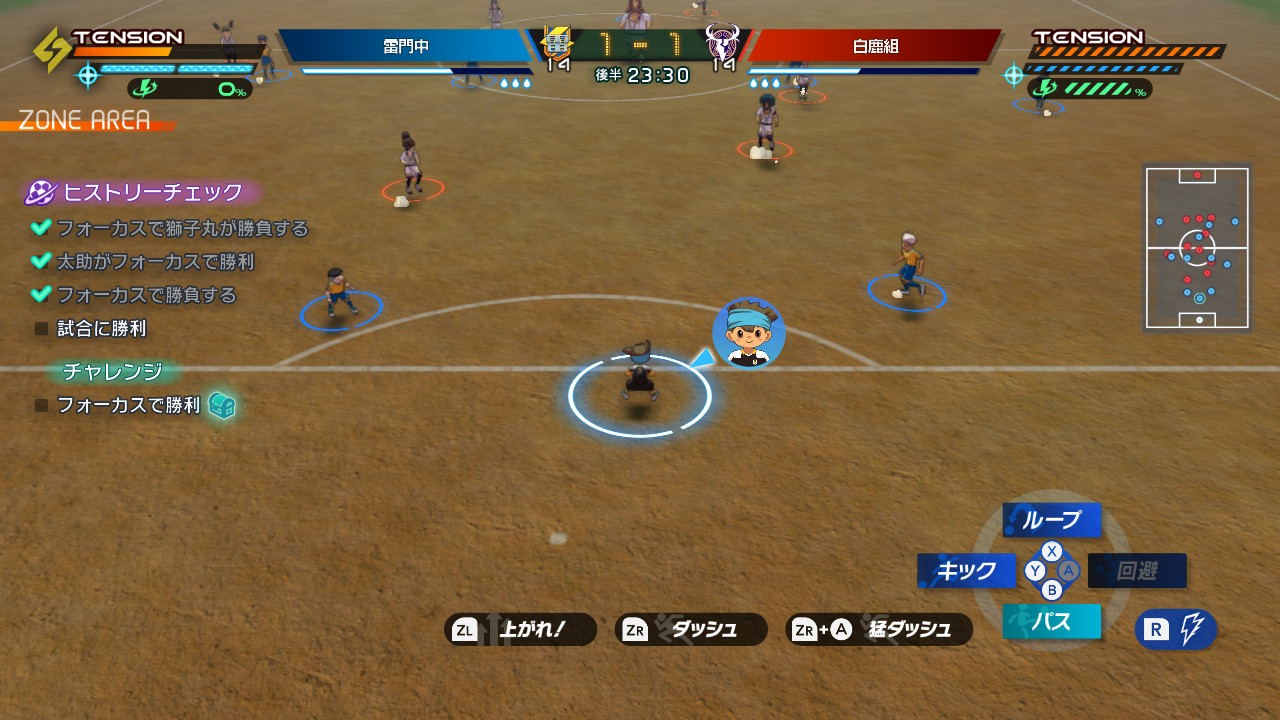
Task: Click the ZONE AREA label
Action: click(84, 121)
